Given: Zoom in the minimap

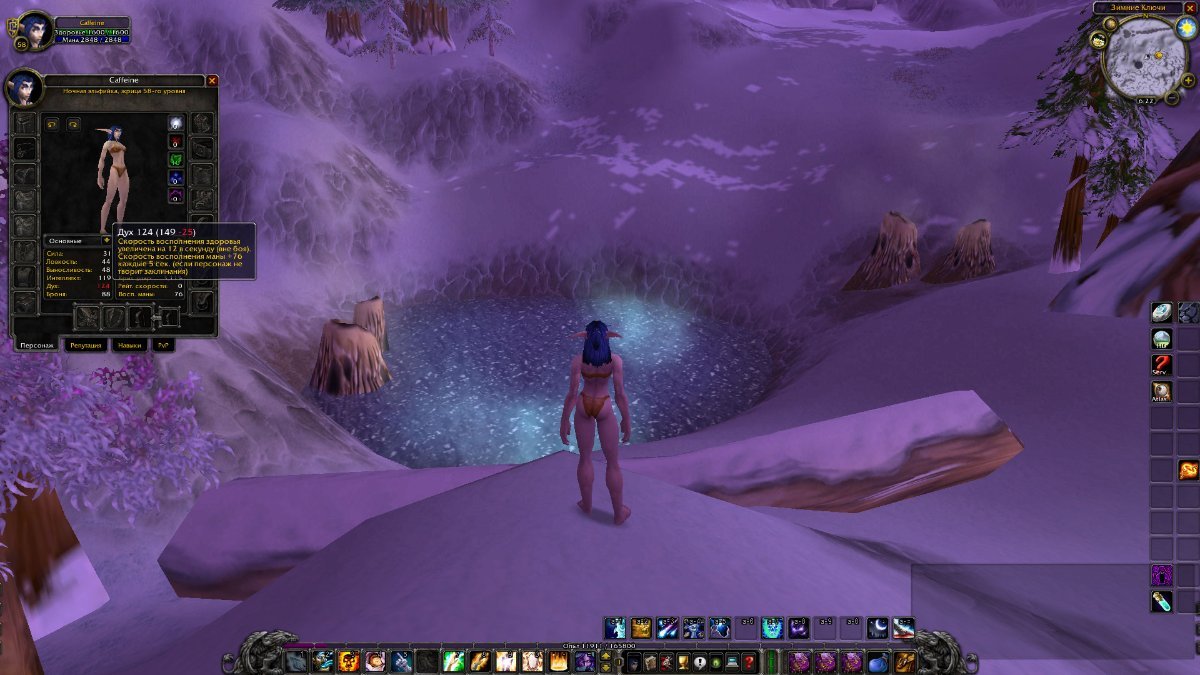Looking at the screenshot, I should click(1187, 83).
